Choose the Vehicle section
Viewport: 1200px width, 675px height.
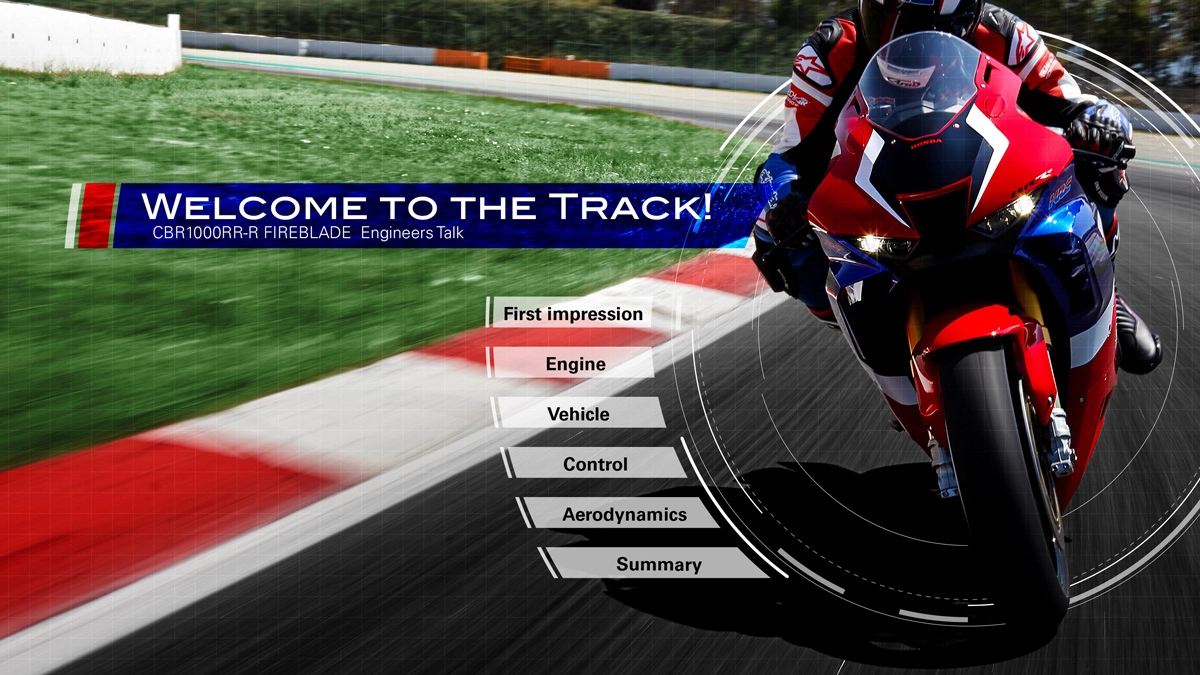(x=578, y=414)
